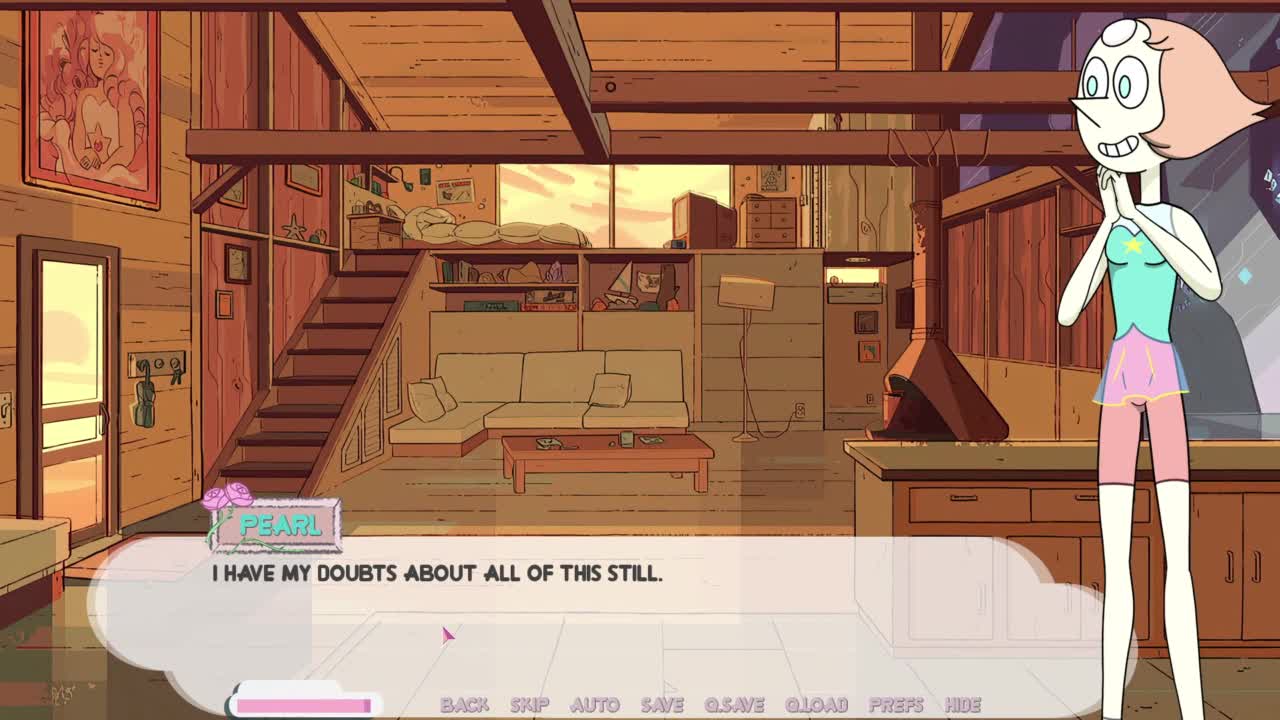Open Prefs settings menu
The image size is (1280, 720).
(895, 705)
